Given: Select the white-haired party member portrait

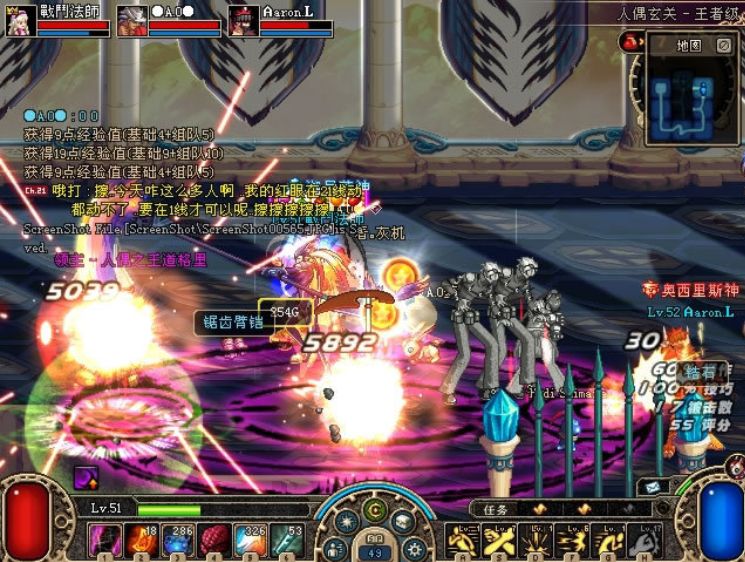Looking at the screenshot, I should tap(132, 20).
